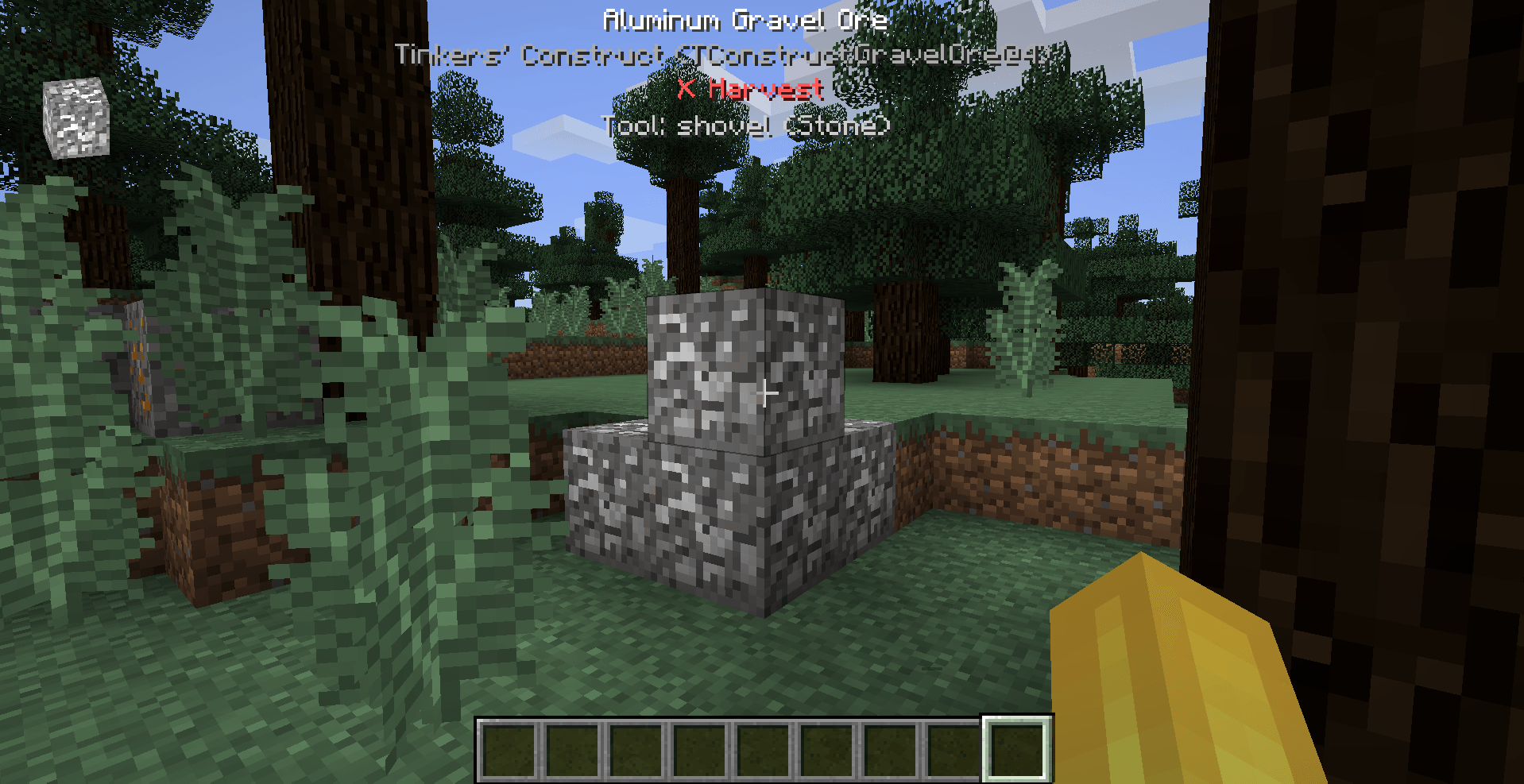Click the crosshair at screen center
The height and width of the screenshot is (784, 1524).
pos(765,392)
